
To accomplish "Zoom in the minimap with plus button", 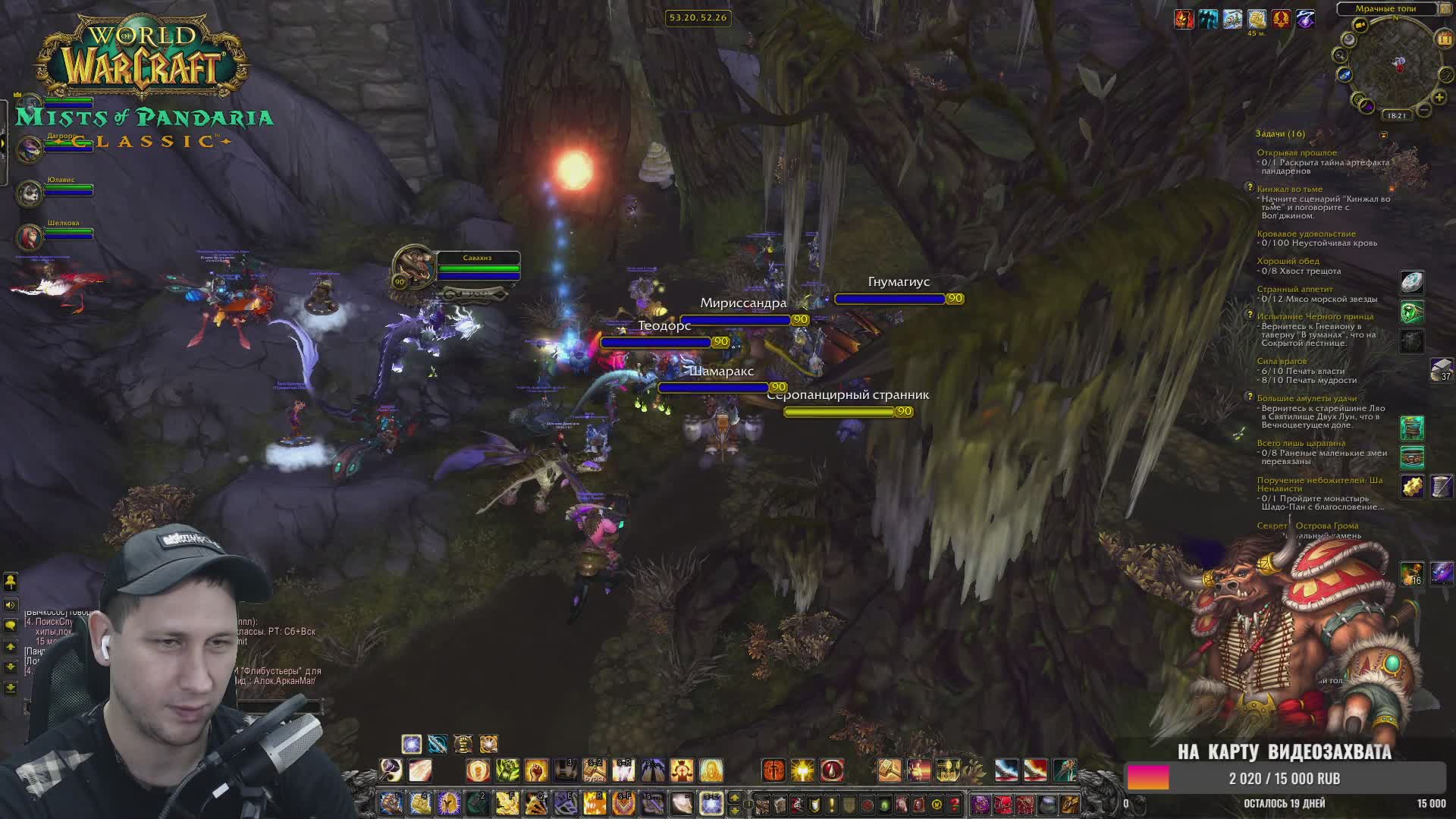I will (x=1439, y=97).
